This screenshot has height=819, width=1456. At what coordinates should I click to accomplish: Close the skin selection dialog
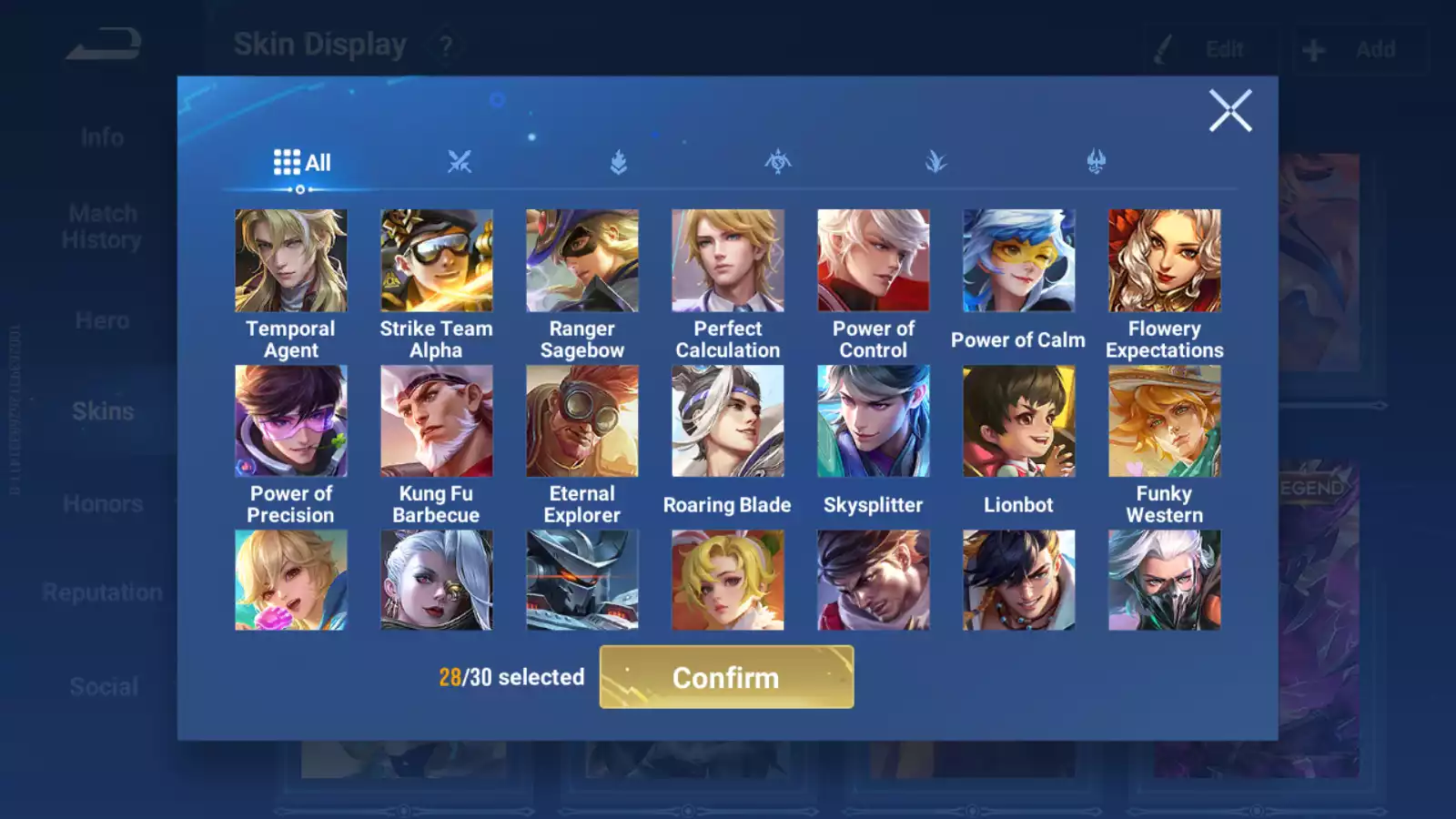click(1229, 111)
